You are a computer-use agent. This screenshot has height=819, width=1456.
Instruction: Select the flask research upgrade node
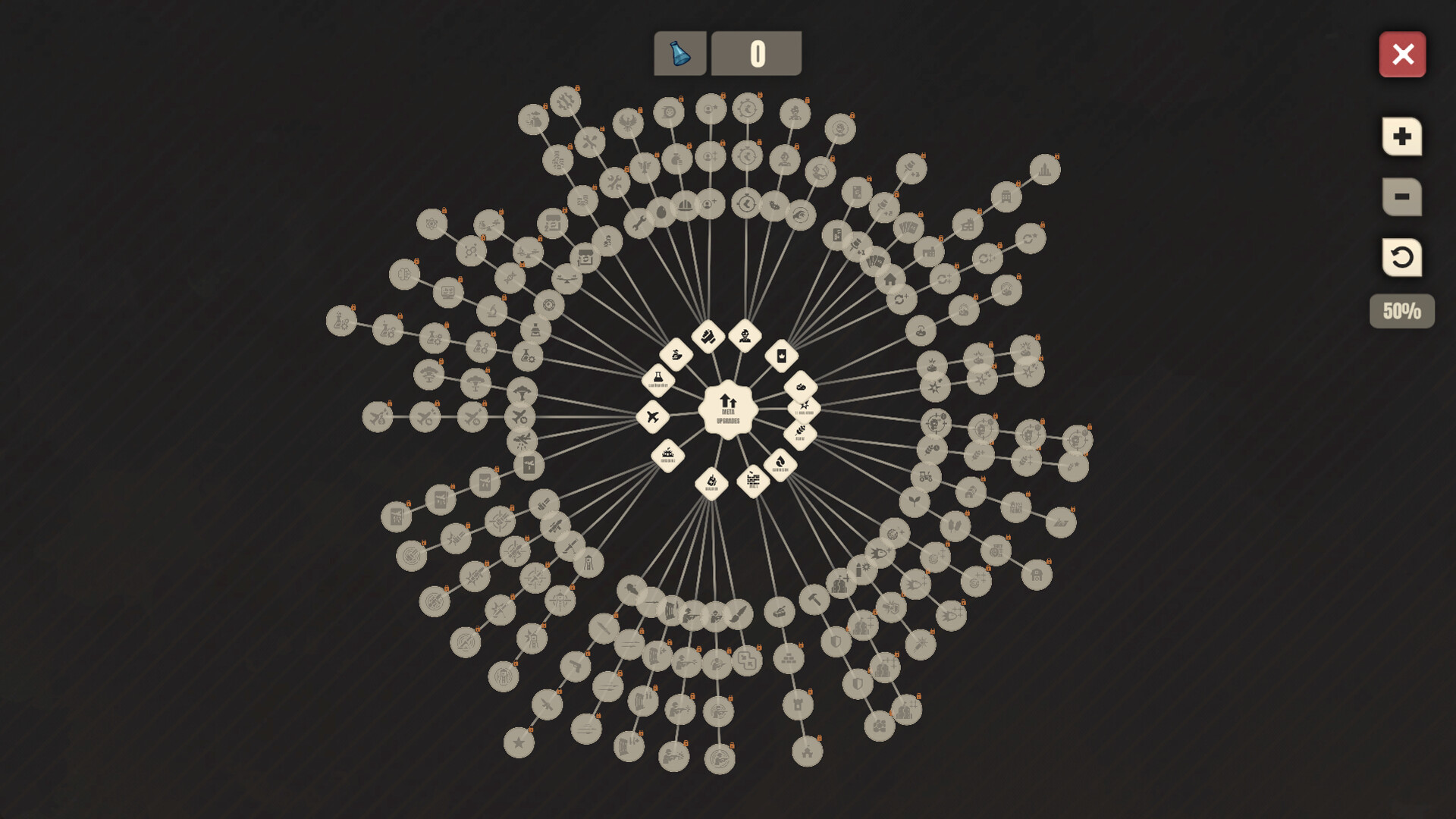click(658, 378)
